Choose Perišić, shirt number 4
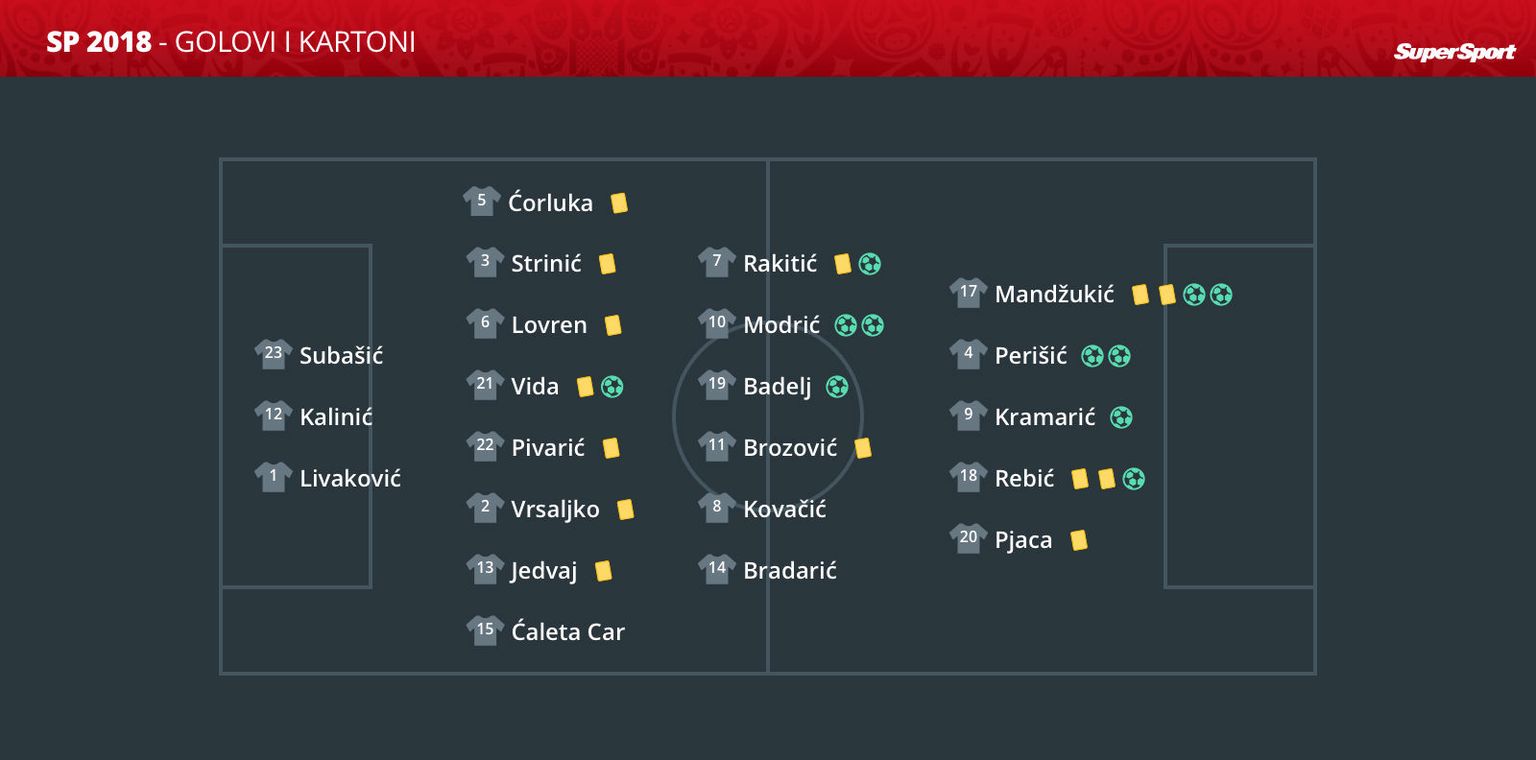The height and width of the screenshot is (760, 1536). coord(1030,356)
